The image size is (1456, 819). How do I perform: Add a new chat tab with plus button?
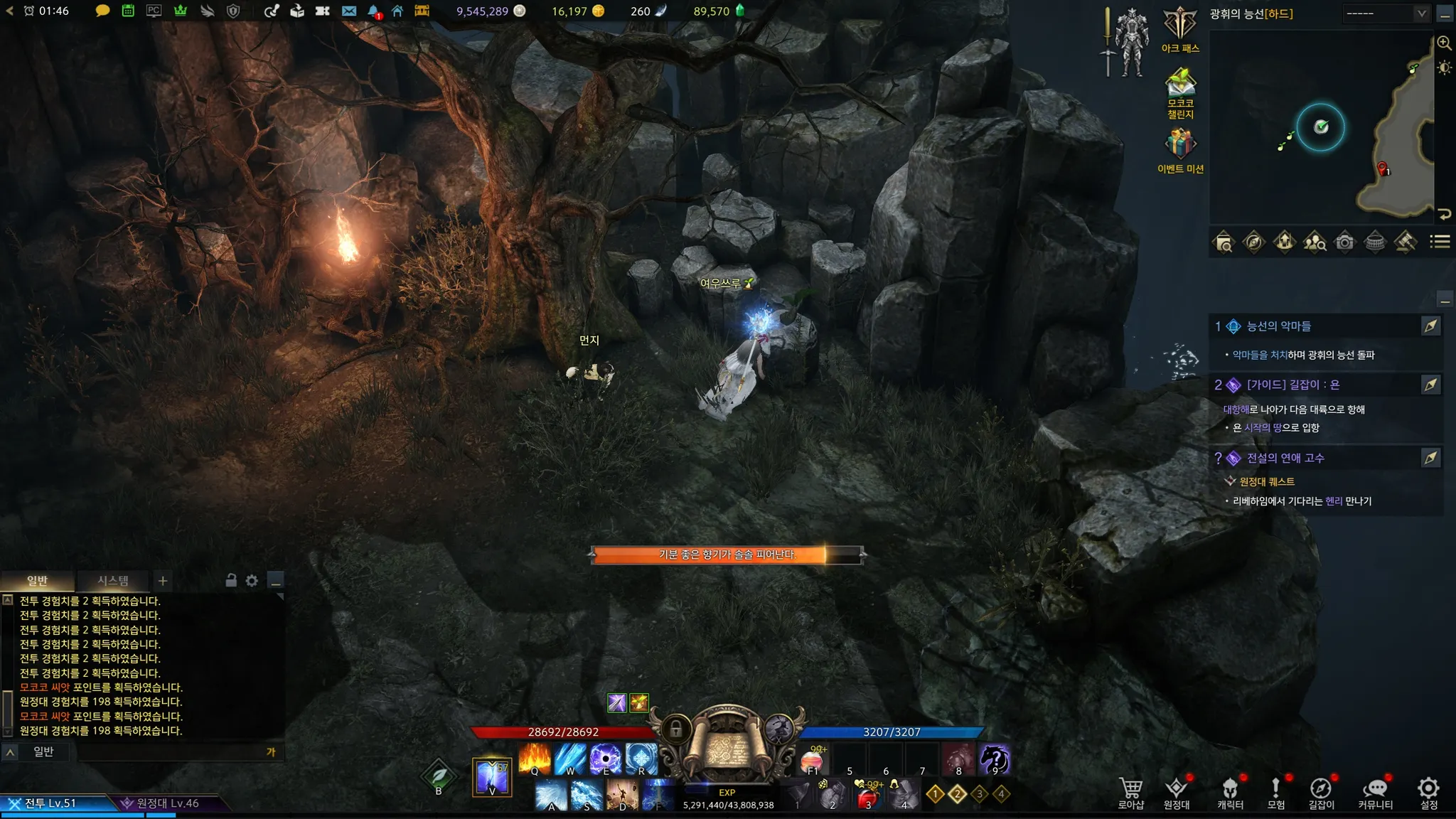point(163,581)
